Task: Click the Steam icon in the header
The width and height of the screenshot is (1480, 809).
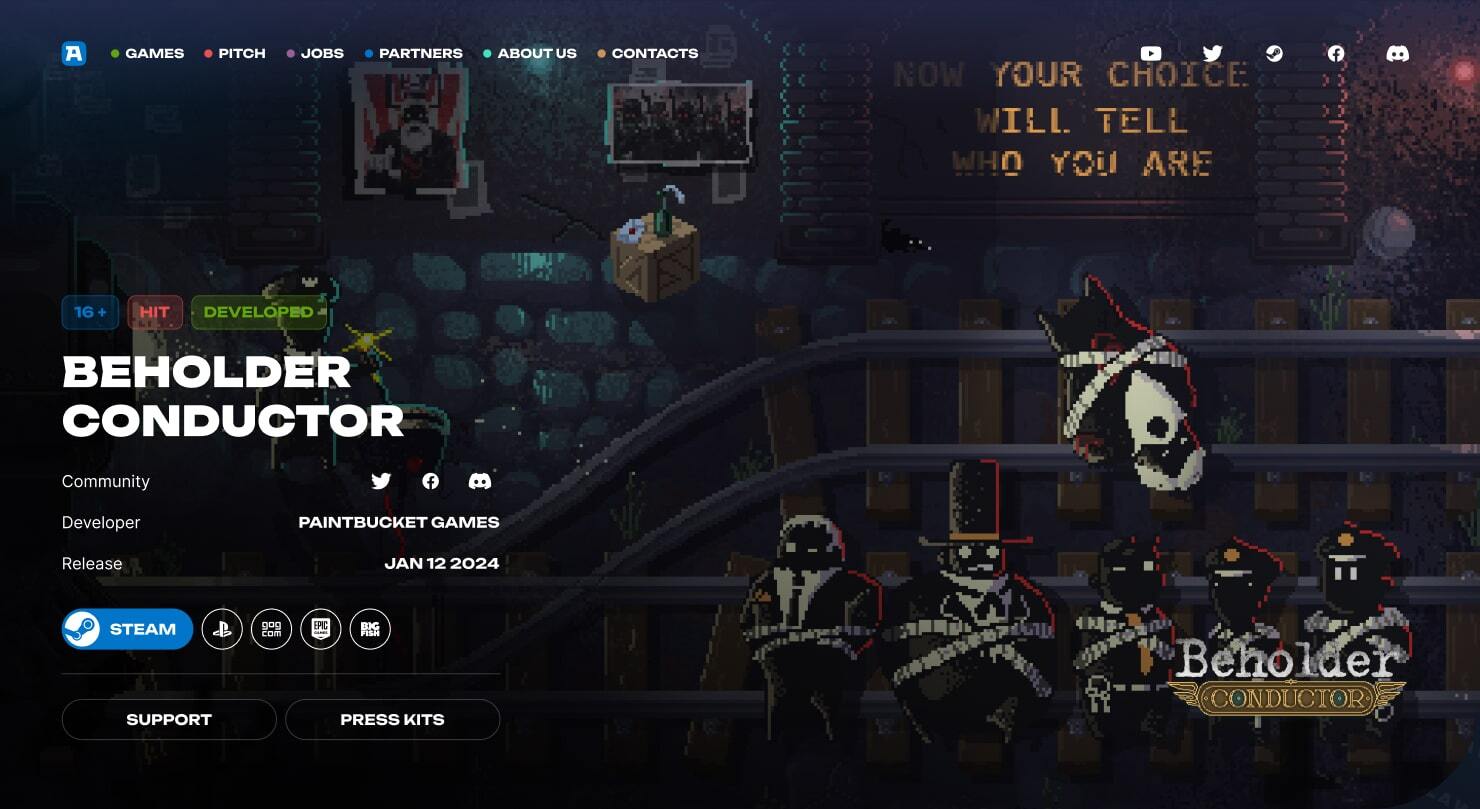Action: (x=1274, y=53)
